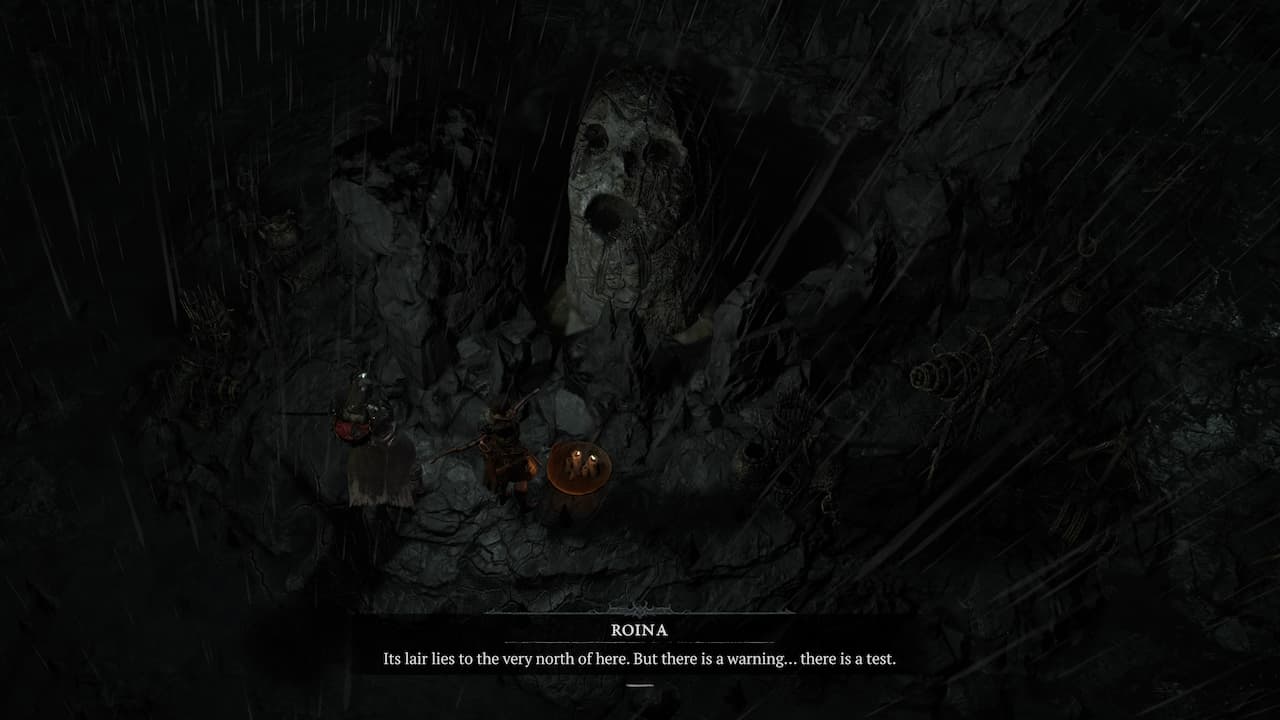Viewport: 1280px width, 720px height.
Task: Click the red cloth on Roina's shoulder
Action: tap(352, 428)
